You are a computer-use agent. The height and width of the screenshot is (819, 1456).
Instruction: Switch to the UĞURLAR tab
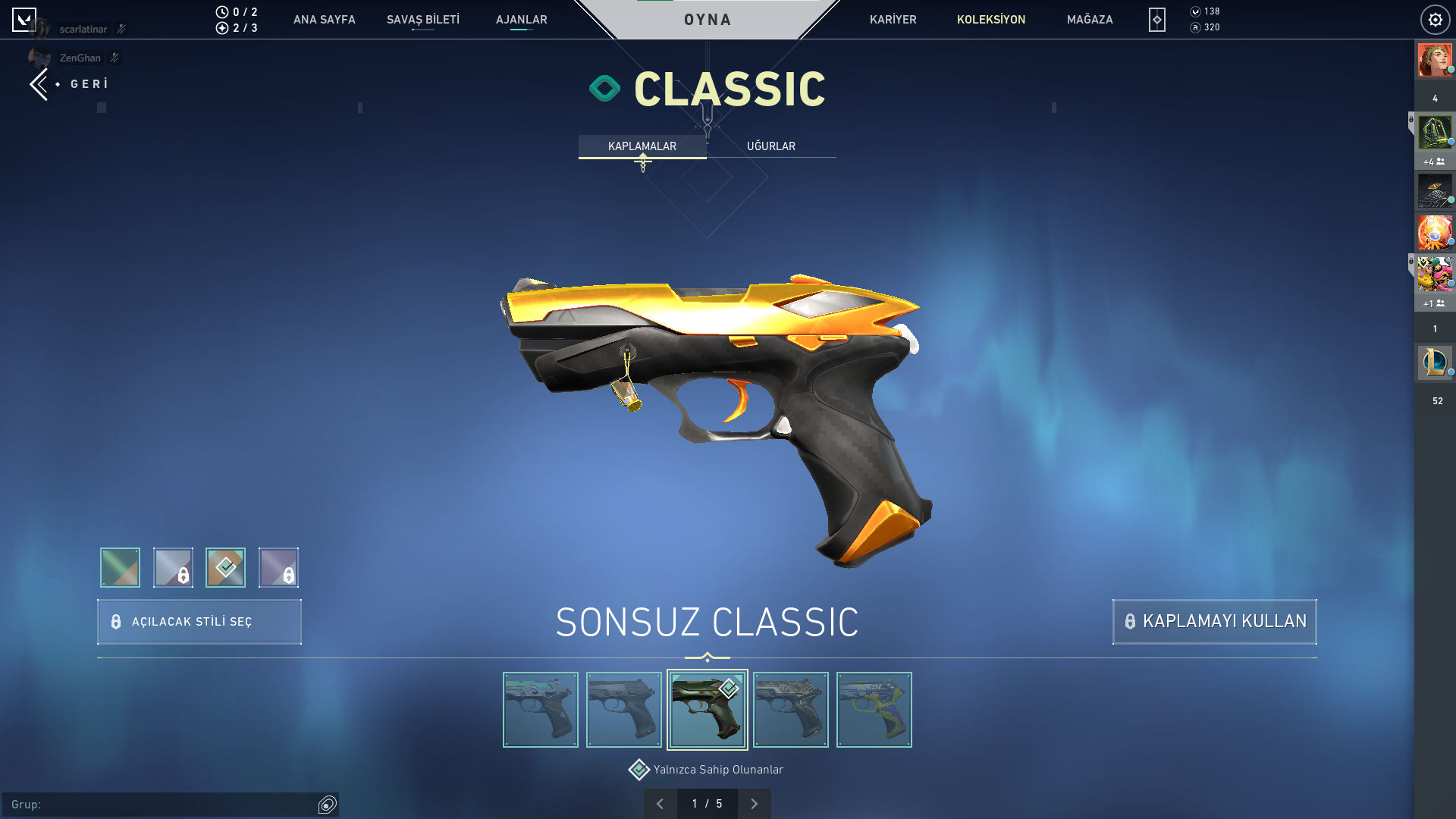[770, 146]
